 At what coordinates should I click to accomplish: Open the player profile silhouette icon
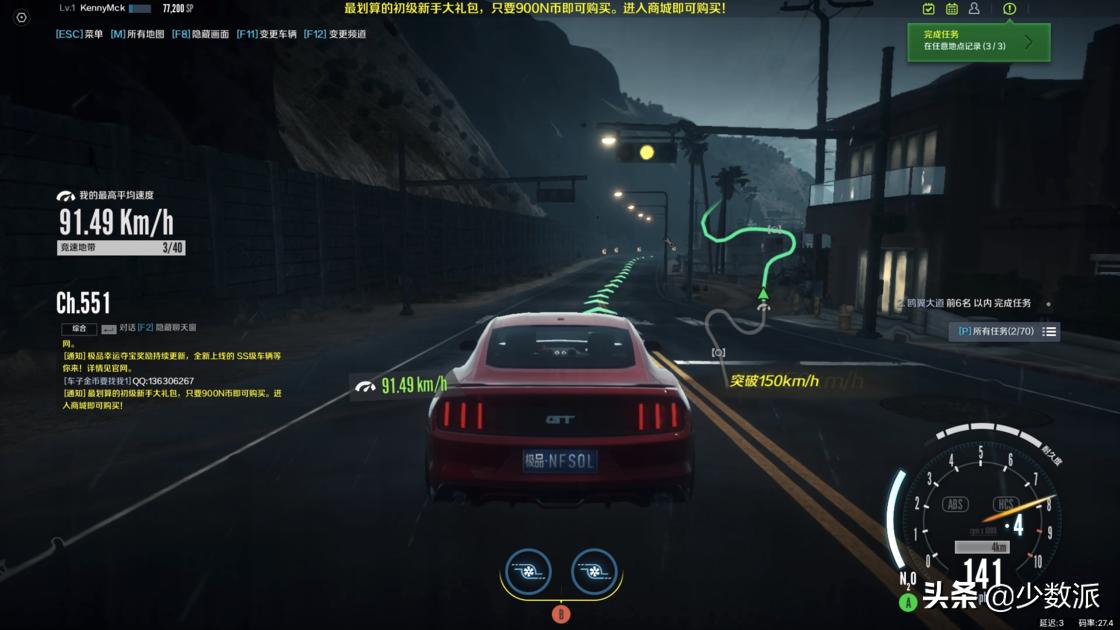click(974, 9)
